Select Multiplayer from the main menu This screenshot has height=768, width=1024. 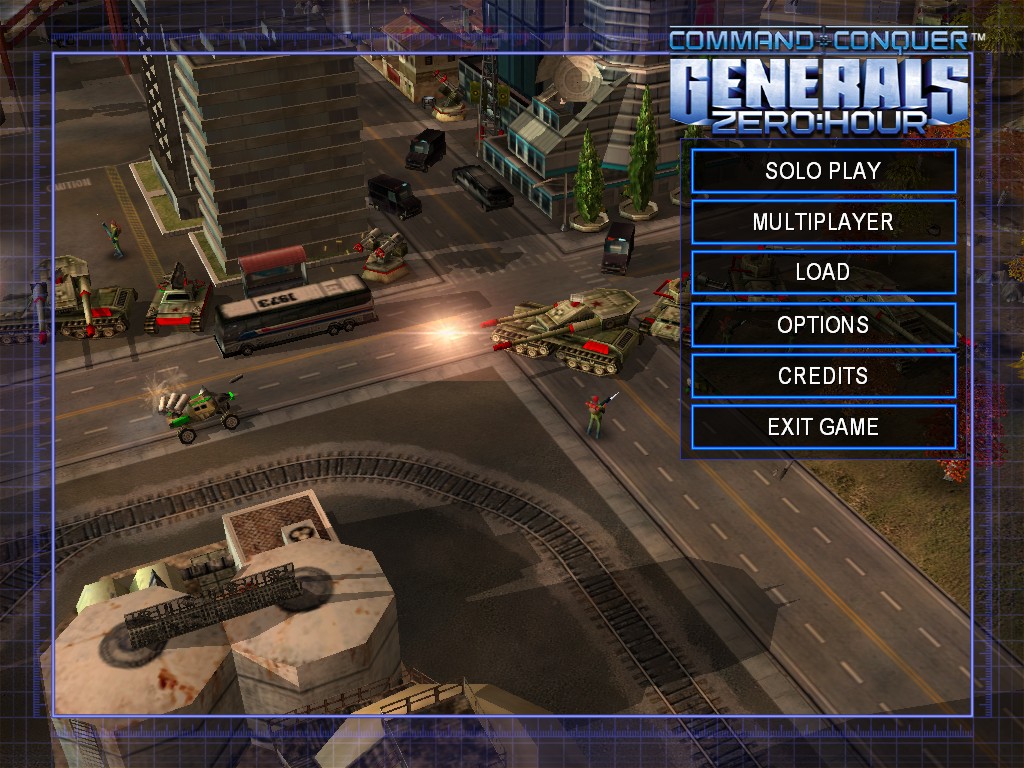tap(823, 222)
